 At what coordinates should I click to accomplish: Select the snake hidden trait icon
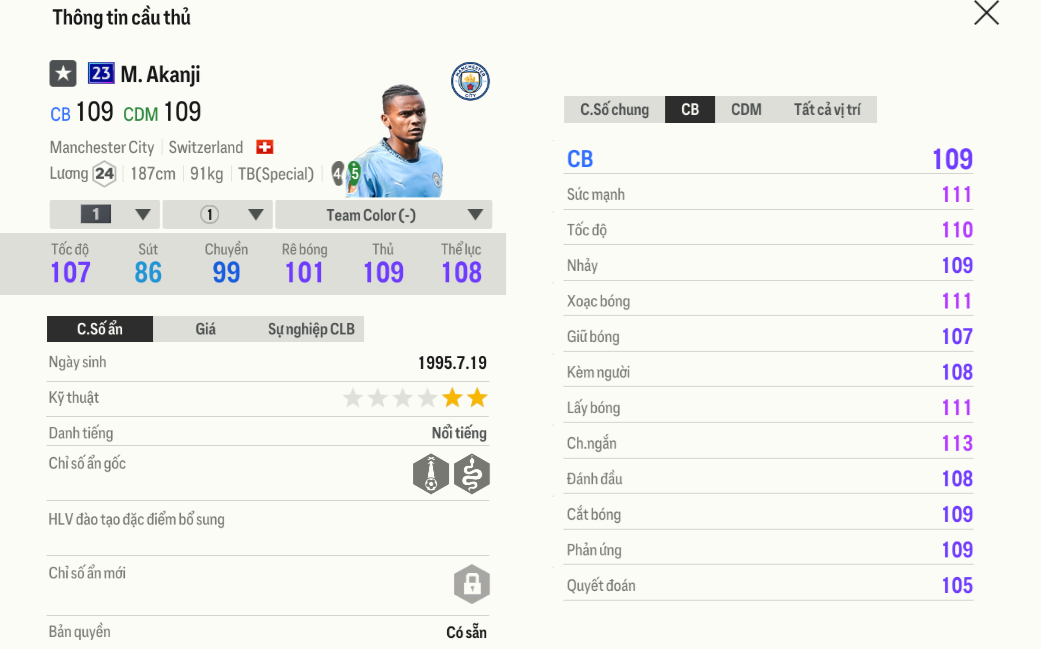click(x=471, y=474)
